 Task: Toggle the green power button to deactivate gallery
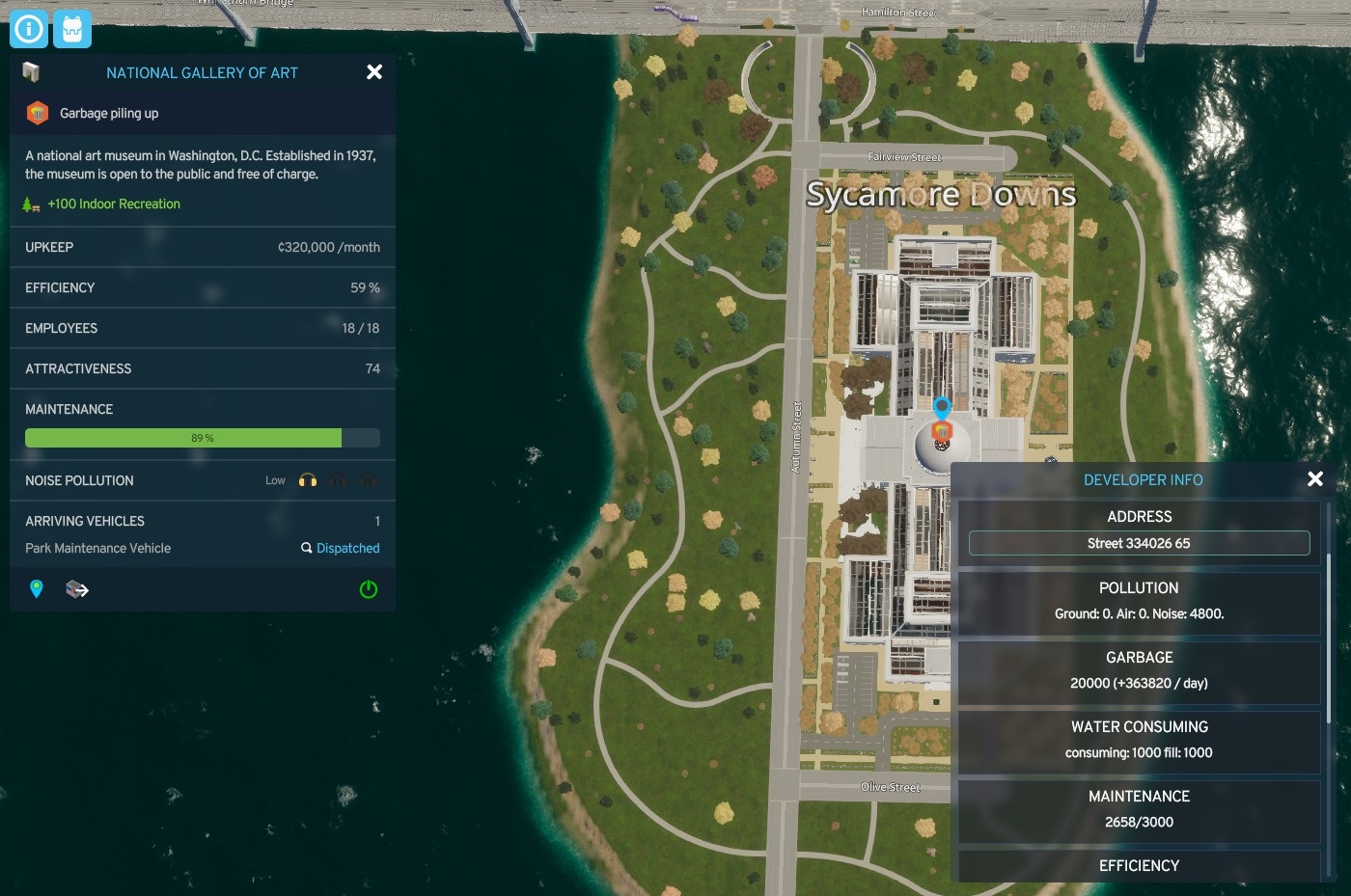pyautogui.click(x=368, y=589)
